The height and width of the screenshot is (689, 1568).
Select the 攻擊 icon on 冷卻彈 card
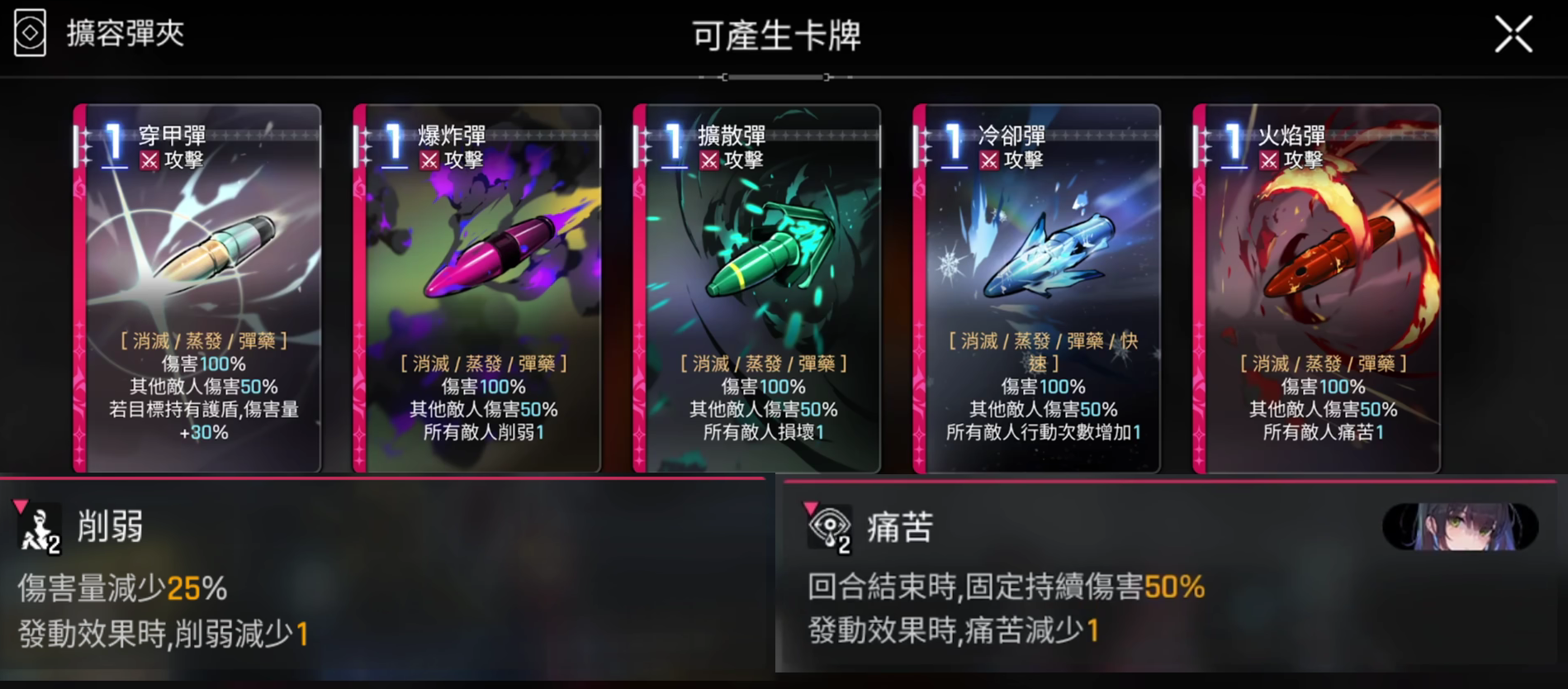coord(990,161)
